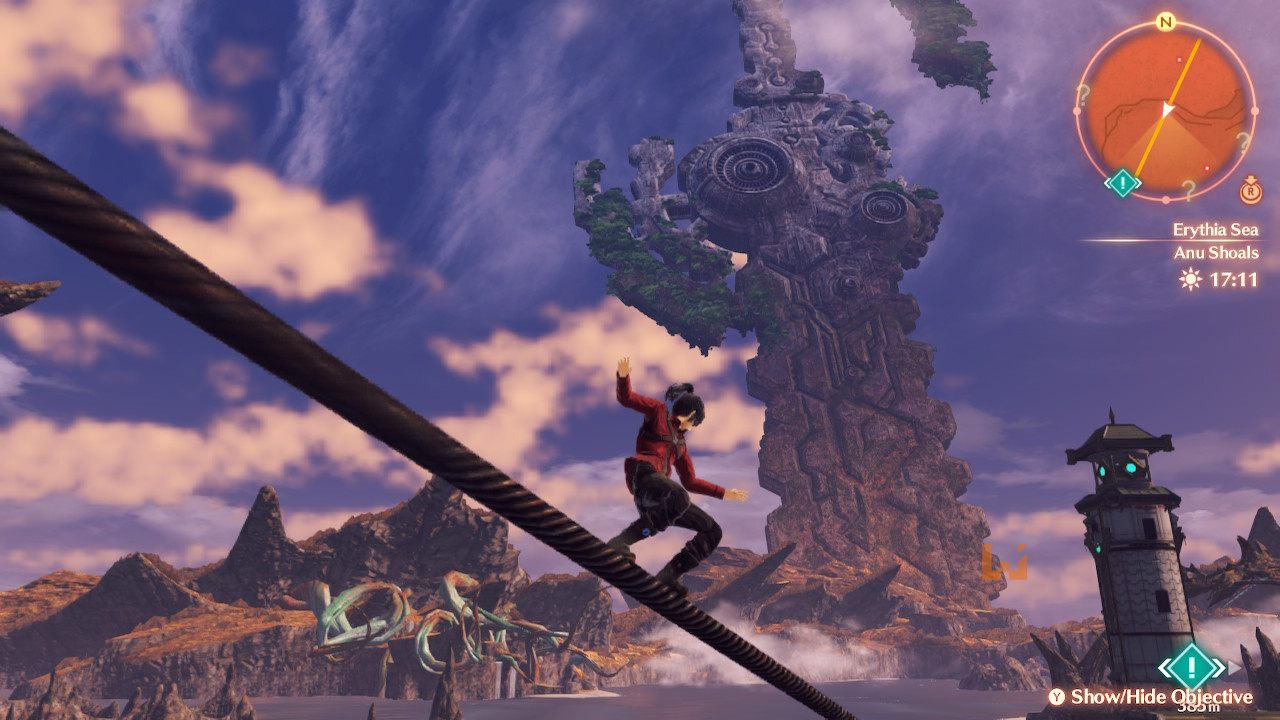Click the north compass indicator on the minimap
This screenshot has width=1280, height=720.
(x=1165, y=21)
